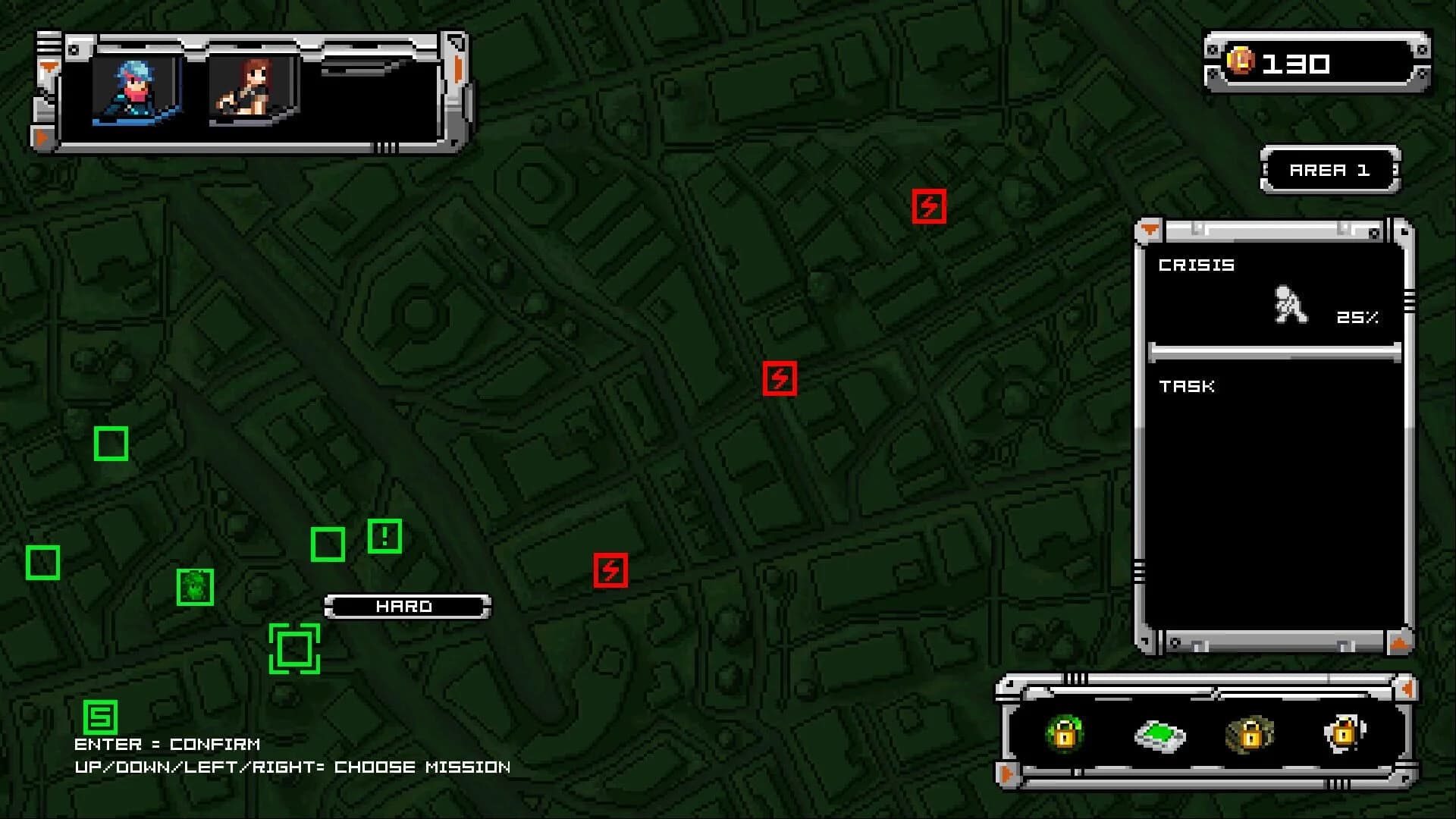1456x819 pixels.
Task: Select the red lightning mission marker near Area 1 label
Action: pyautogui.click(x=930, y=206)
